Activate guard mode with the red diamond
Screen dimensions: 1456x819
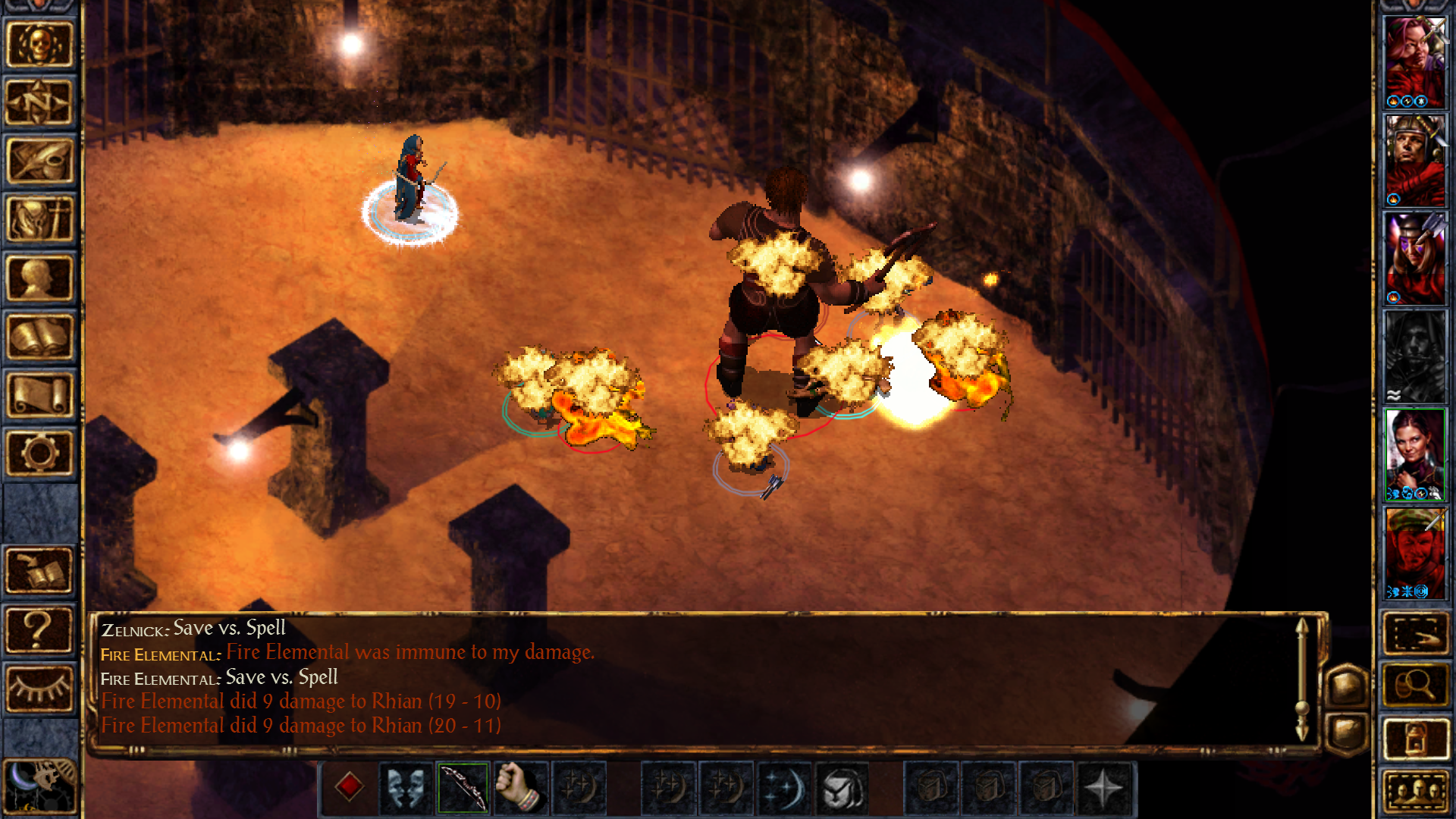click(349, 789)
